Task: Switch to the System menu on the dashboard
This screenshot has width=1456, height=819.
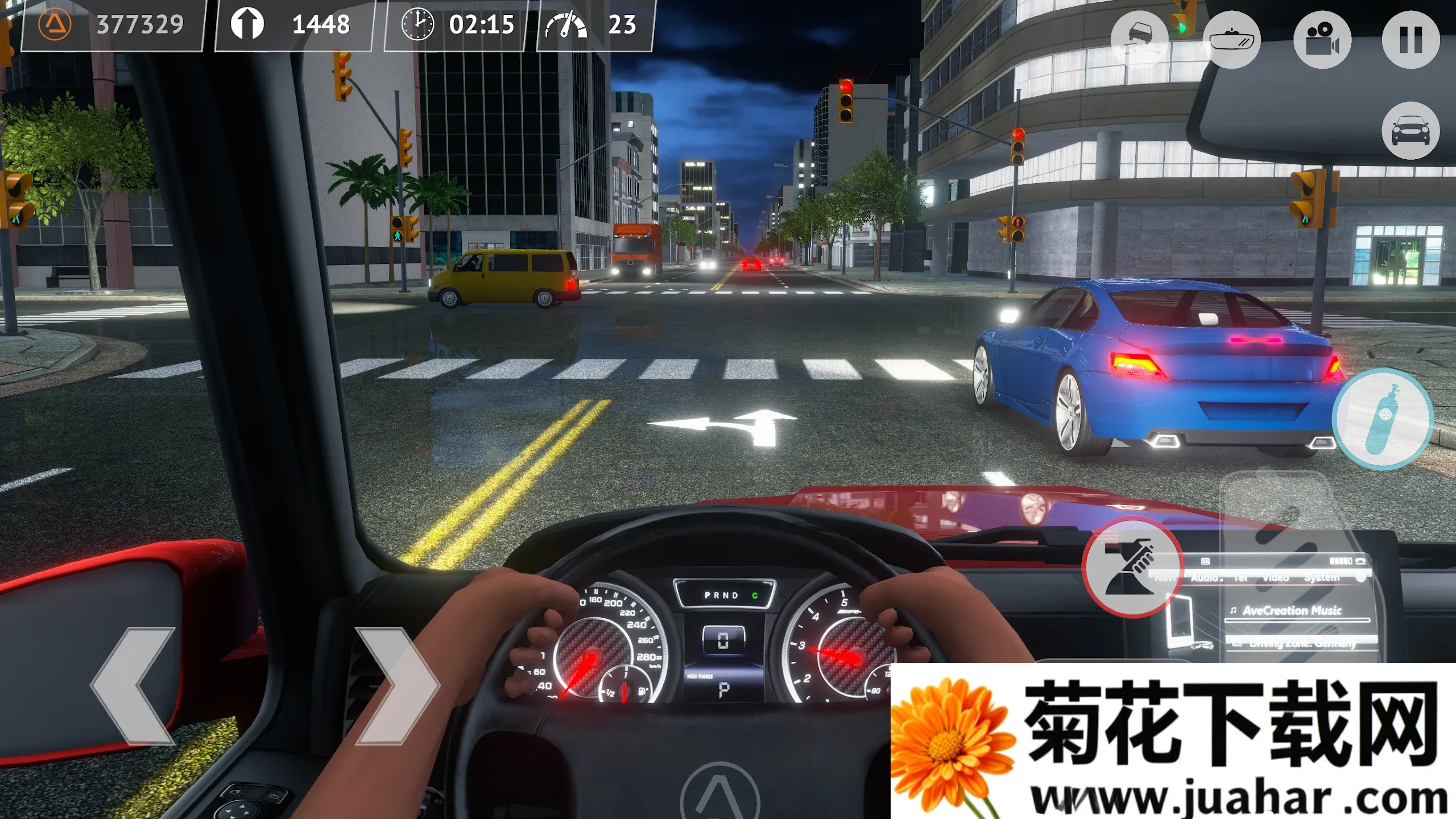Action: point(1323,577)
